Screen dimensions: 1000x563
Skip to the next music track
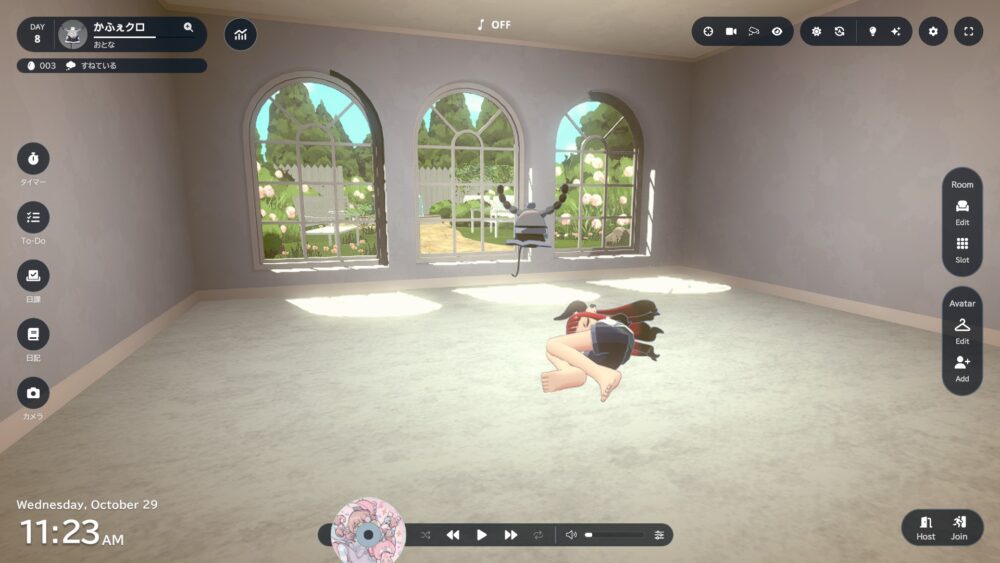(510, 535)
